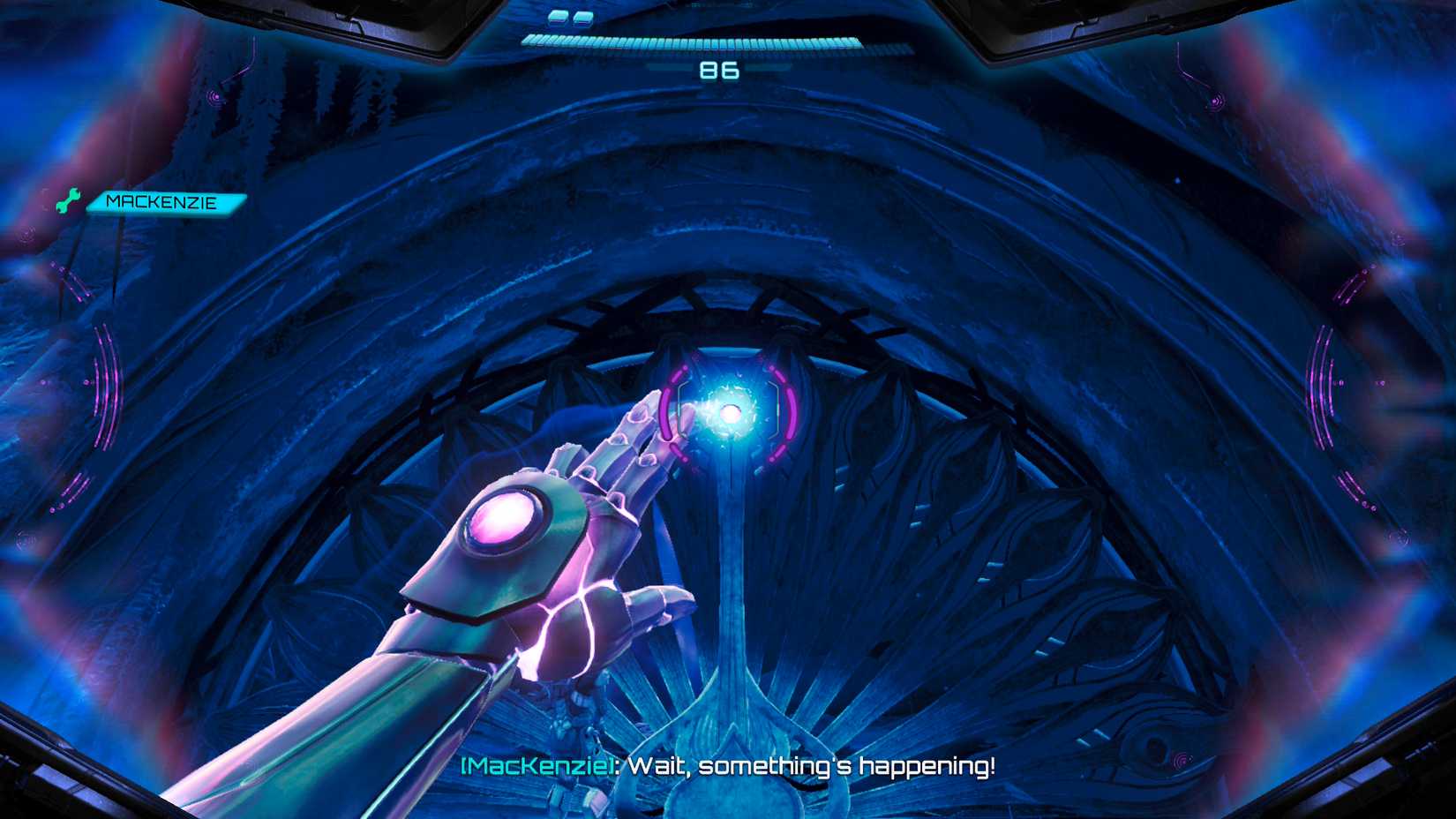Screen dimensions: 1456x819
Task: Expand the MacKenzie communication banner
Action: (163, 203)
